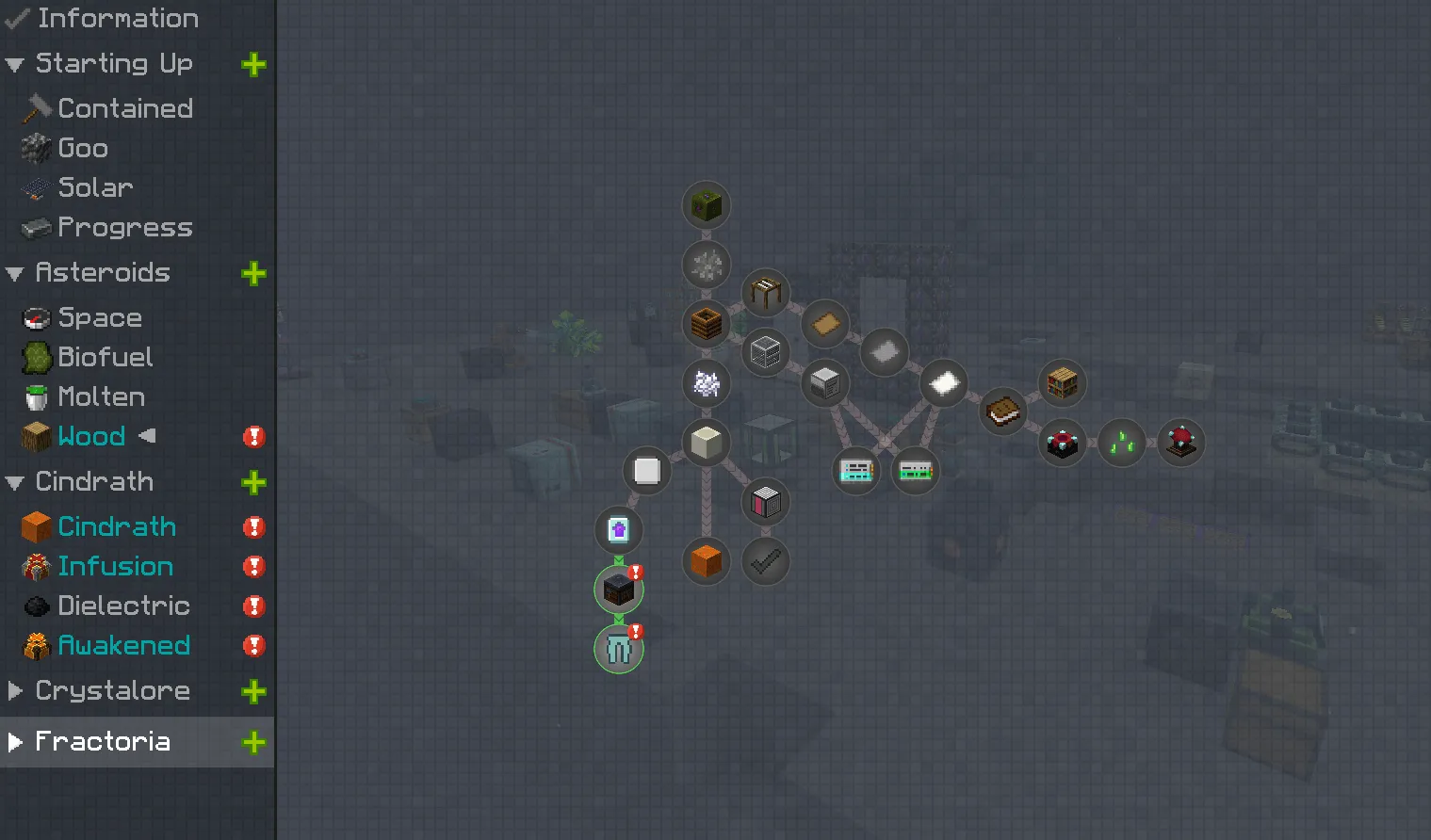Open the gunpowder quest node

coord(707,266)
